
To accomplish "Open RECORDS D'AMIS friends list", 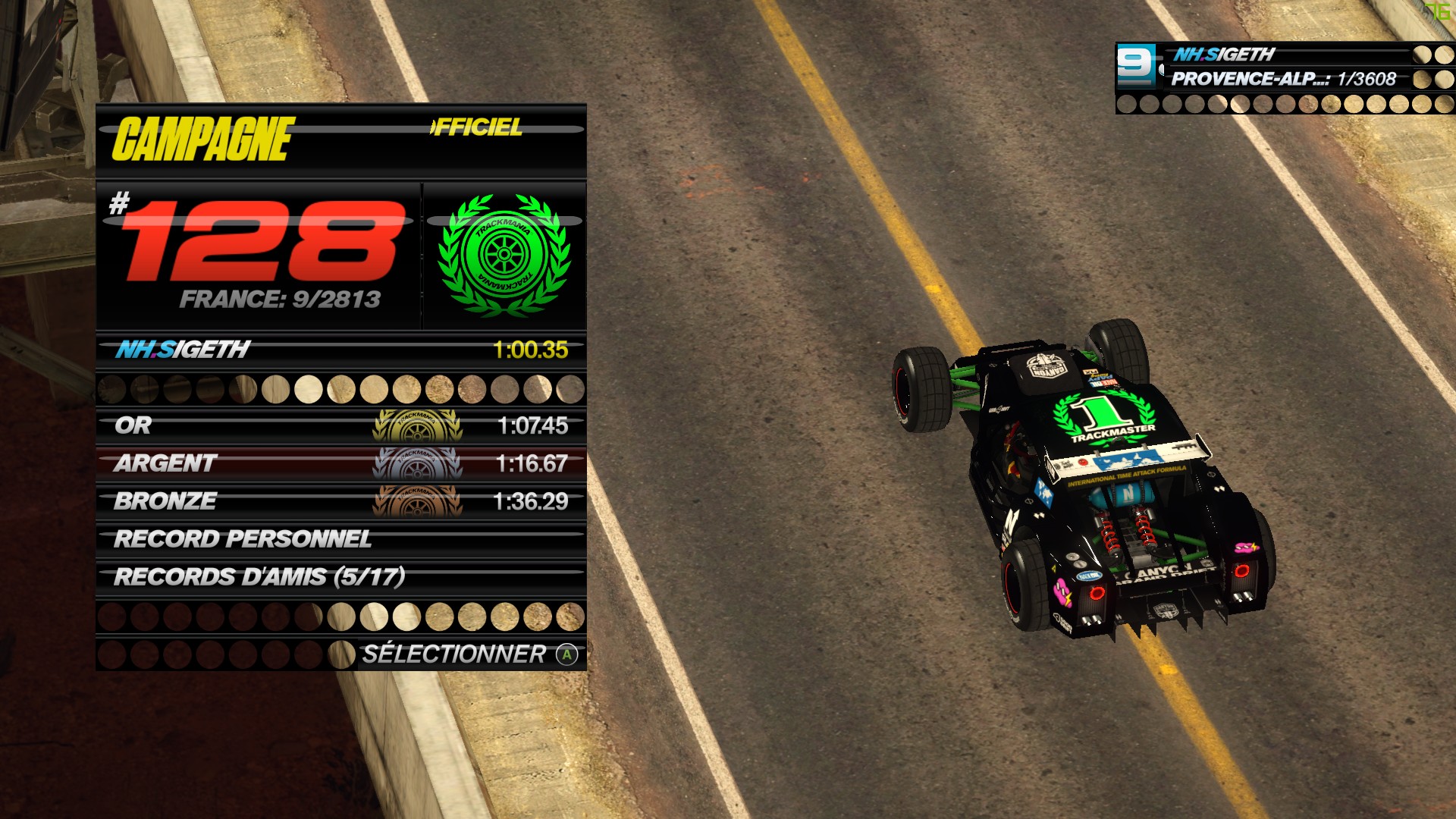I will click(341, 577).
